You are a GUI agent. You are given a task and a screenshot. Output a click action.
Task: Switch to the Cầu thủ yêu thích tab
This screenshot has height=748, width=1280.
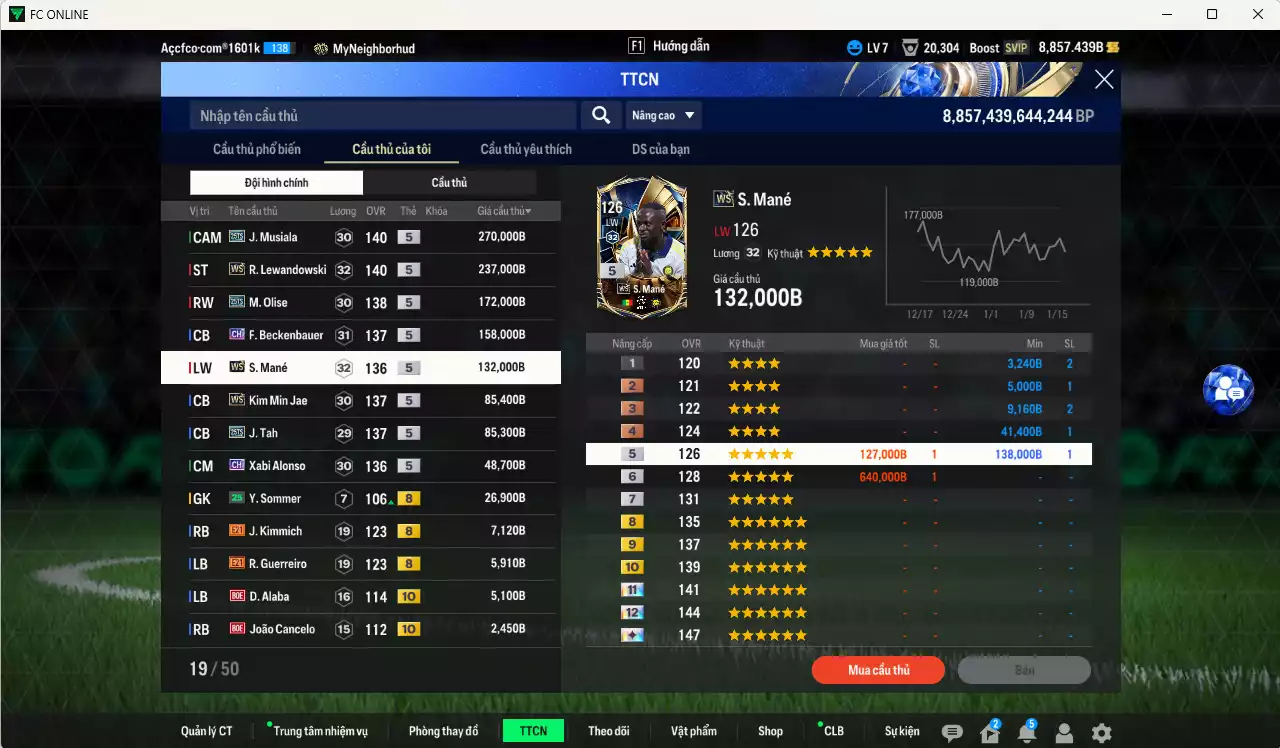(x=526, y=150)
